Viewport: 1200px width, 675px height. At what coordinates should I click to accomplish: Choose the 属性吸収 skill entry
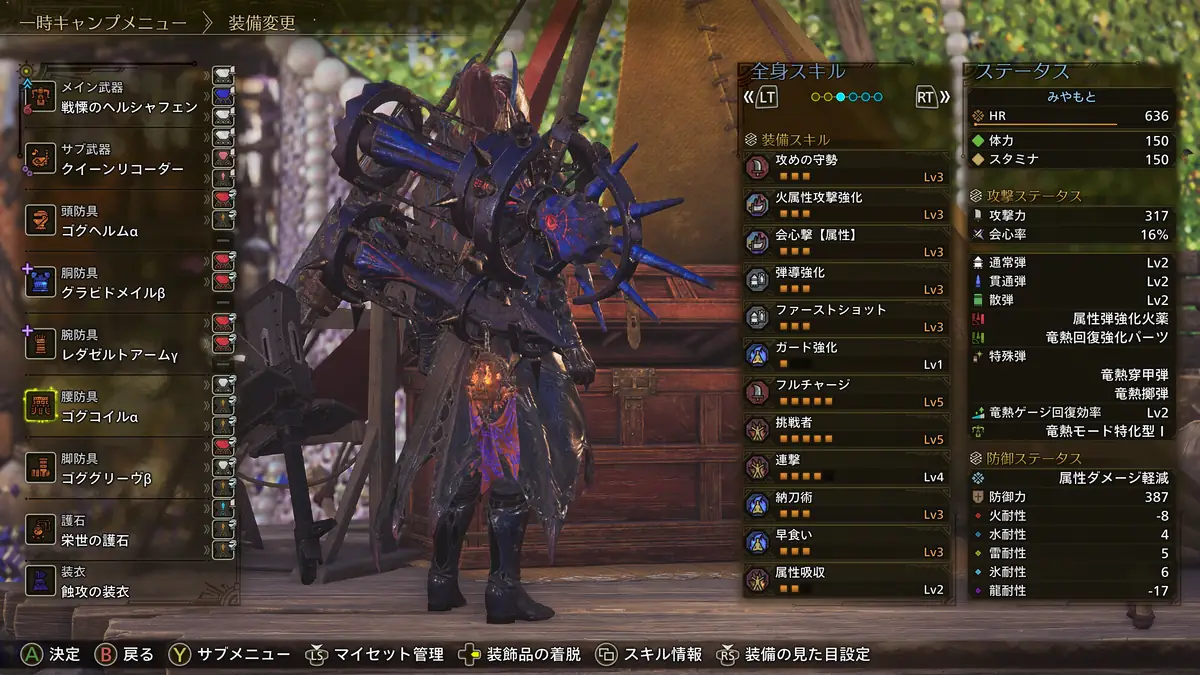click(845, 580)
